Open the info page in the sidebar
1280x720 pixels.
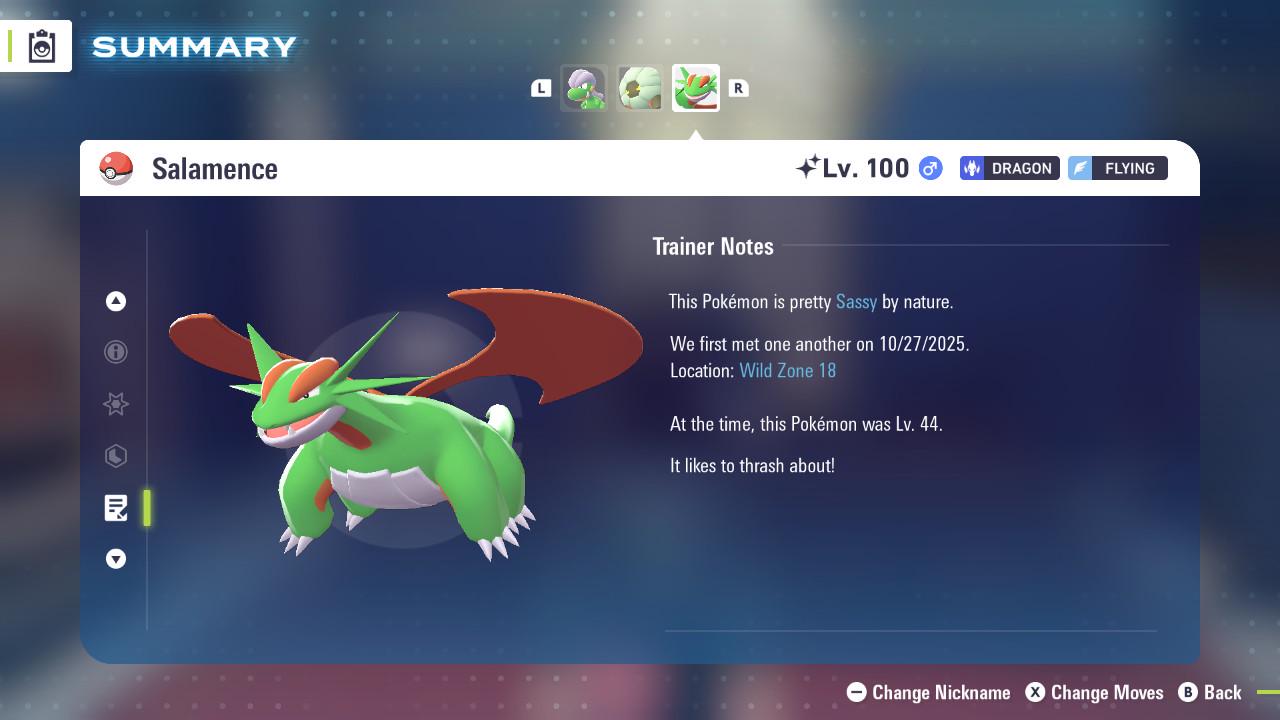pos(115,352)
